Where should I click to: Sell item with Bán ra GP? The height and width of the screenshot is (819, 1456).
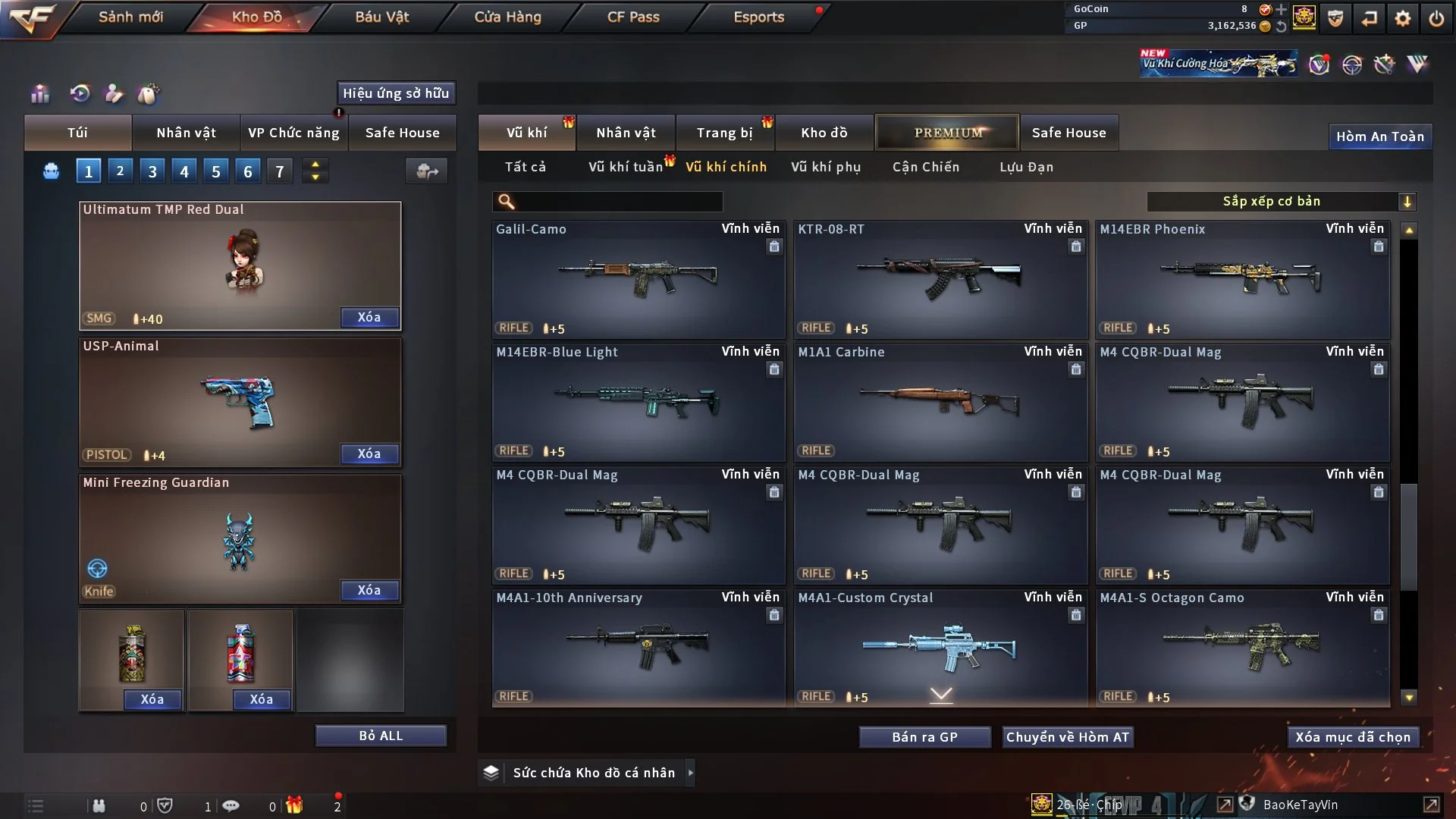(x=924, y=737)
